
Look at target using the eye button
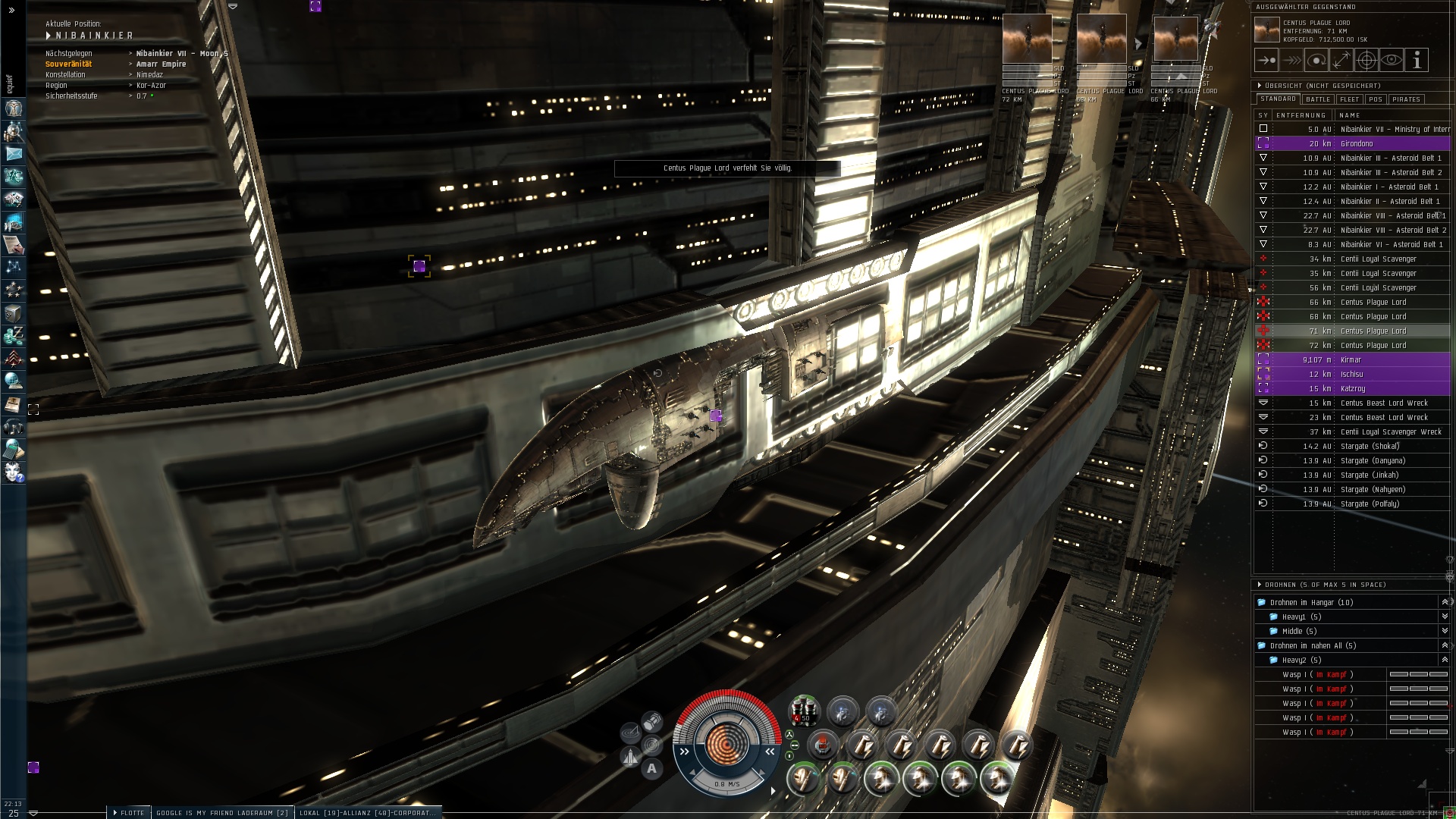click(1392, 60)
